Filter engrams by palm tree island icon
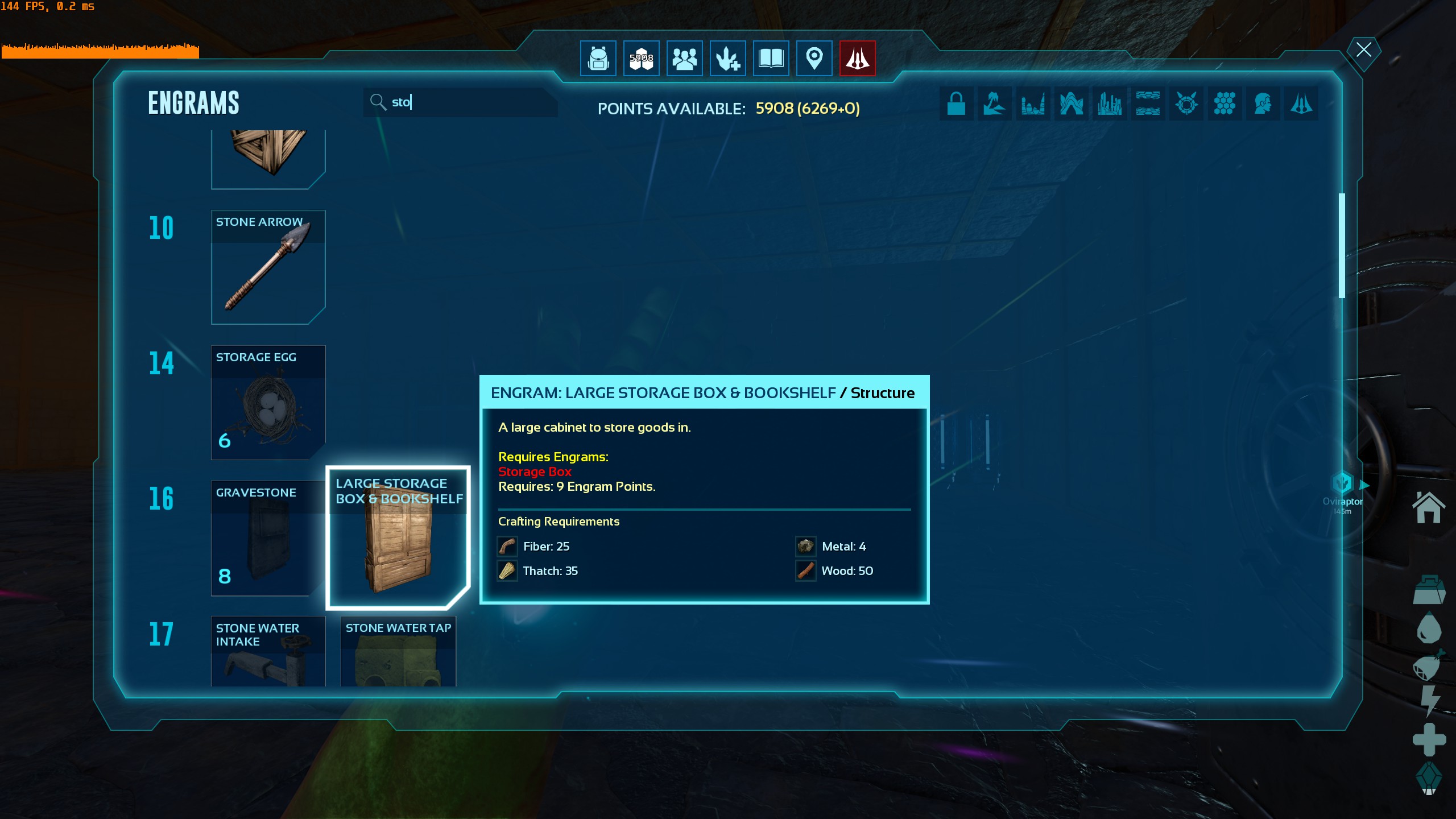The width and height of the screenshot is (1456, 819). (994, 104)
